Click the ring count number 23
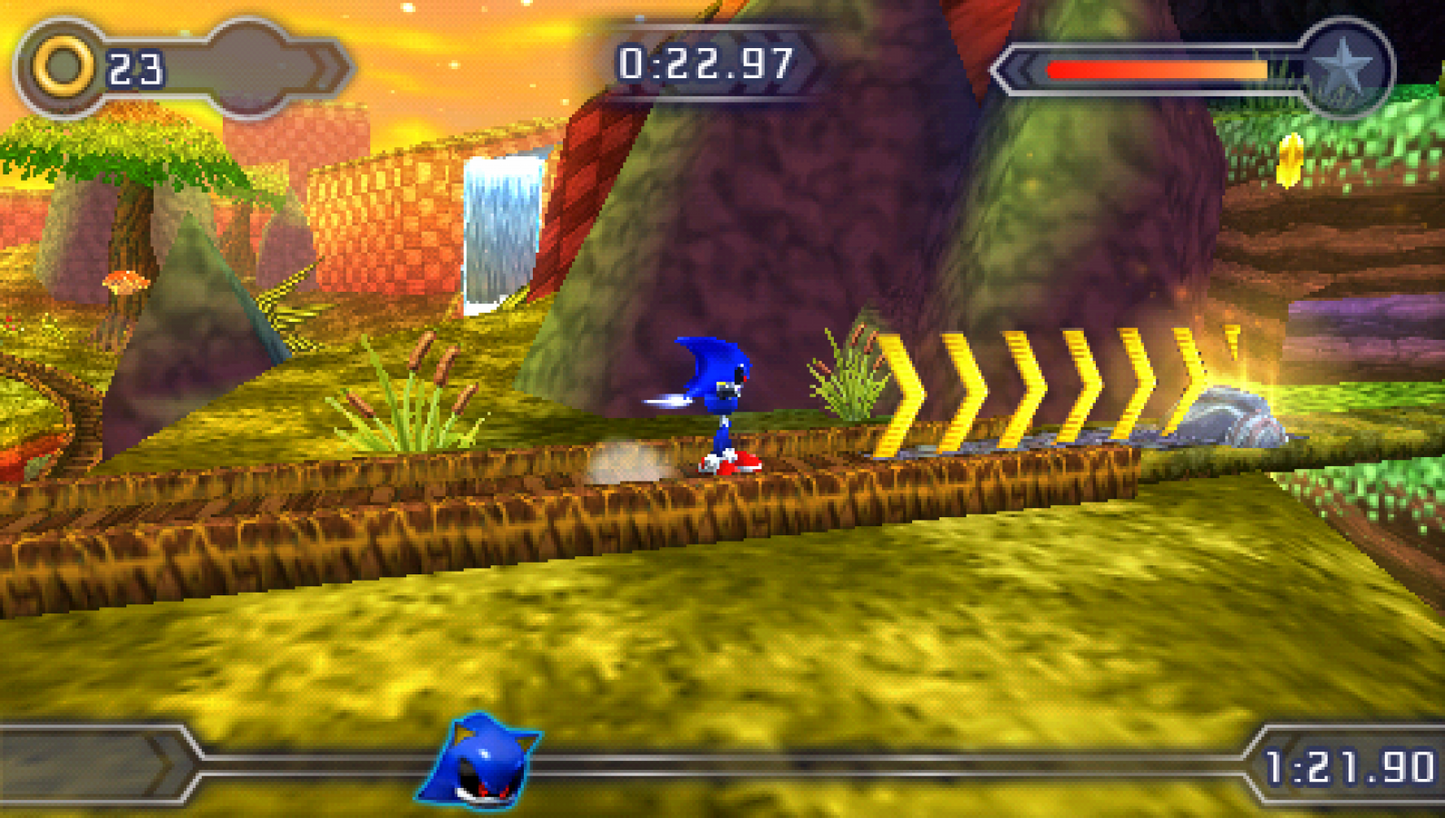 coord(136,67)
